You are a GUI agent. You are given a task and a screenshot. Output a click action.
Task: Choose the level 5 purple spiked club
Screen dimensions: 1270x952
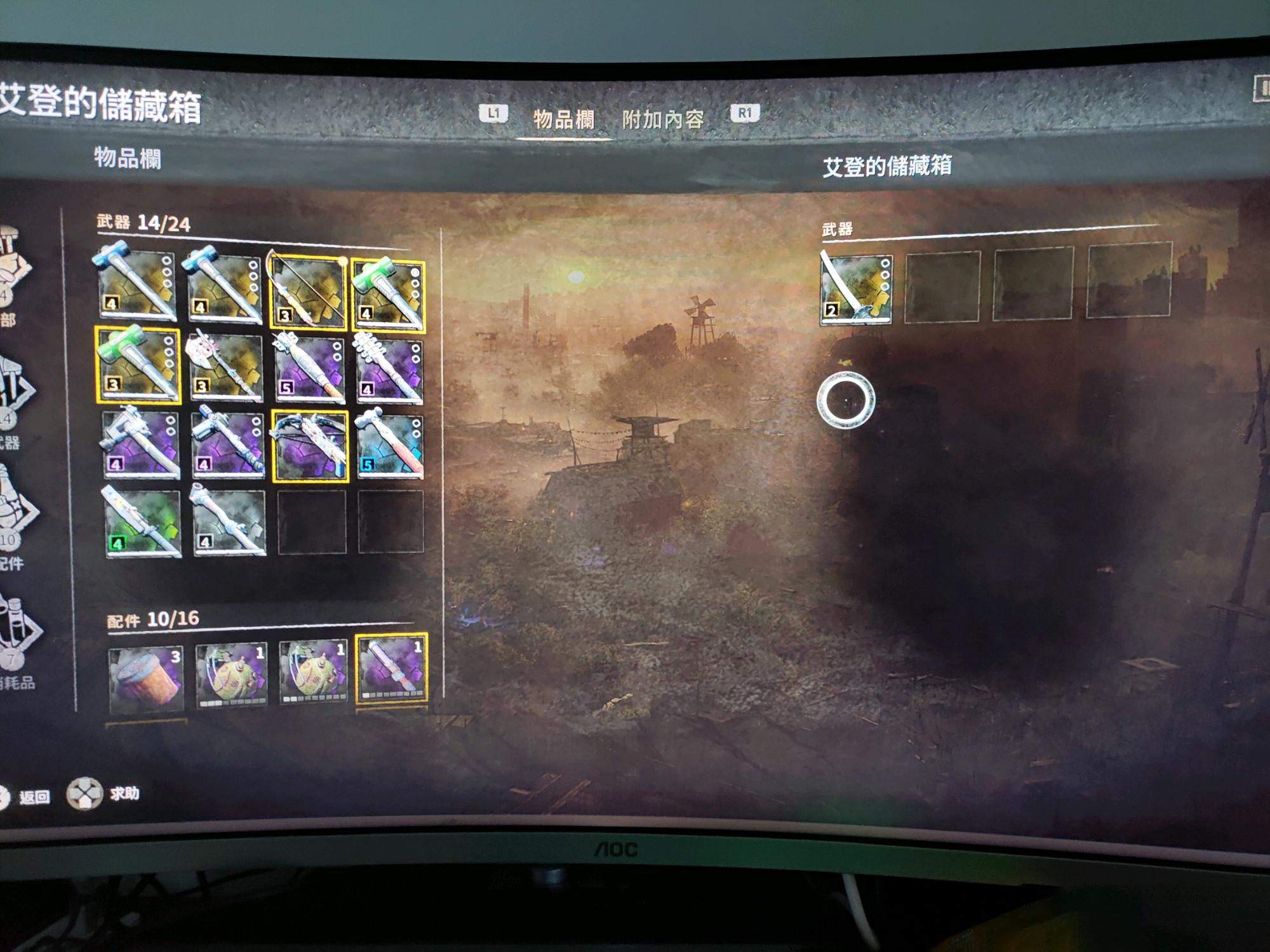tap(310, 368)
